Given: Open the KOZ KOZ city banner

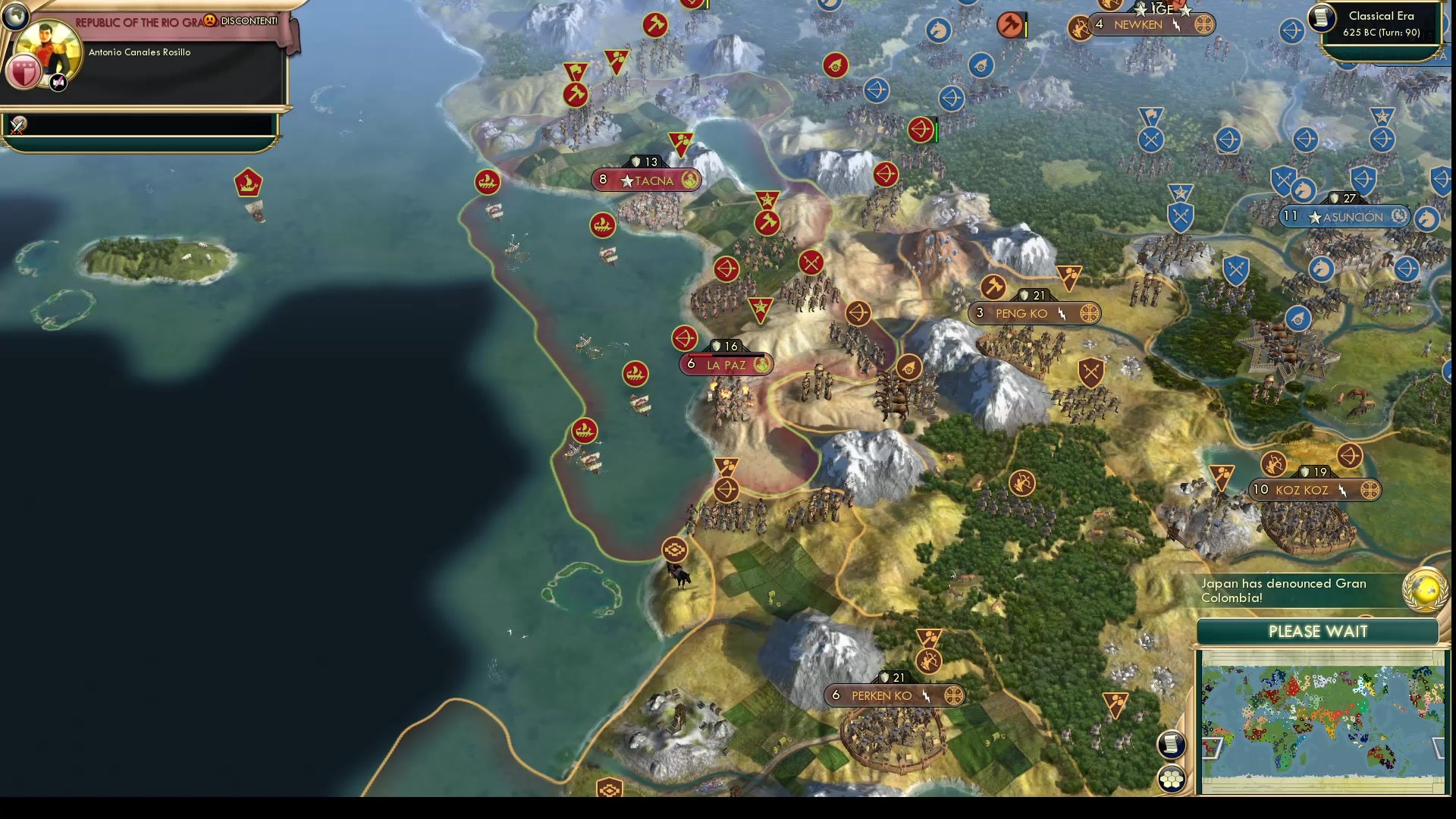Looking at the screenshot, I should click(x=1314, y=489).
